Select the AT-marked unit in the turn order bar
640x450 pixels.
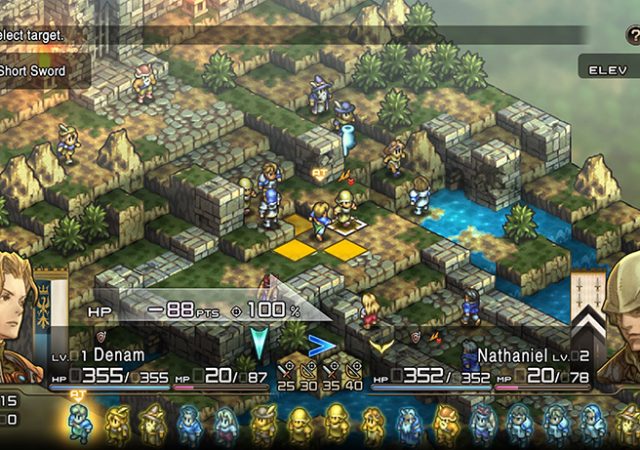pyautogui.click(x=79, y=424)
